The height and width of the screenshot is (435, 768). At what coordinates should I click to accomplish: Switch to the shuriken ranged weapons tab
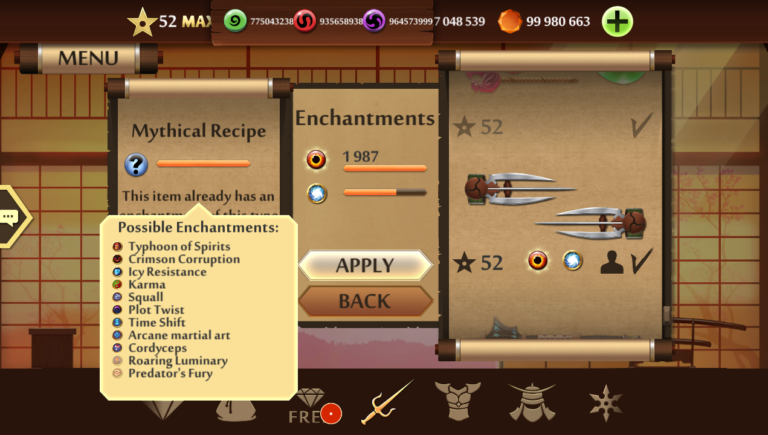point(605,402)
